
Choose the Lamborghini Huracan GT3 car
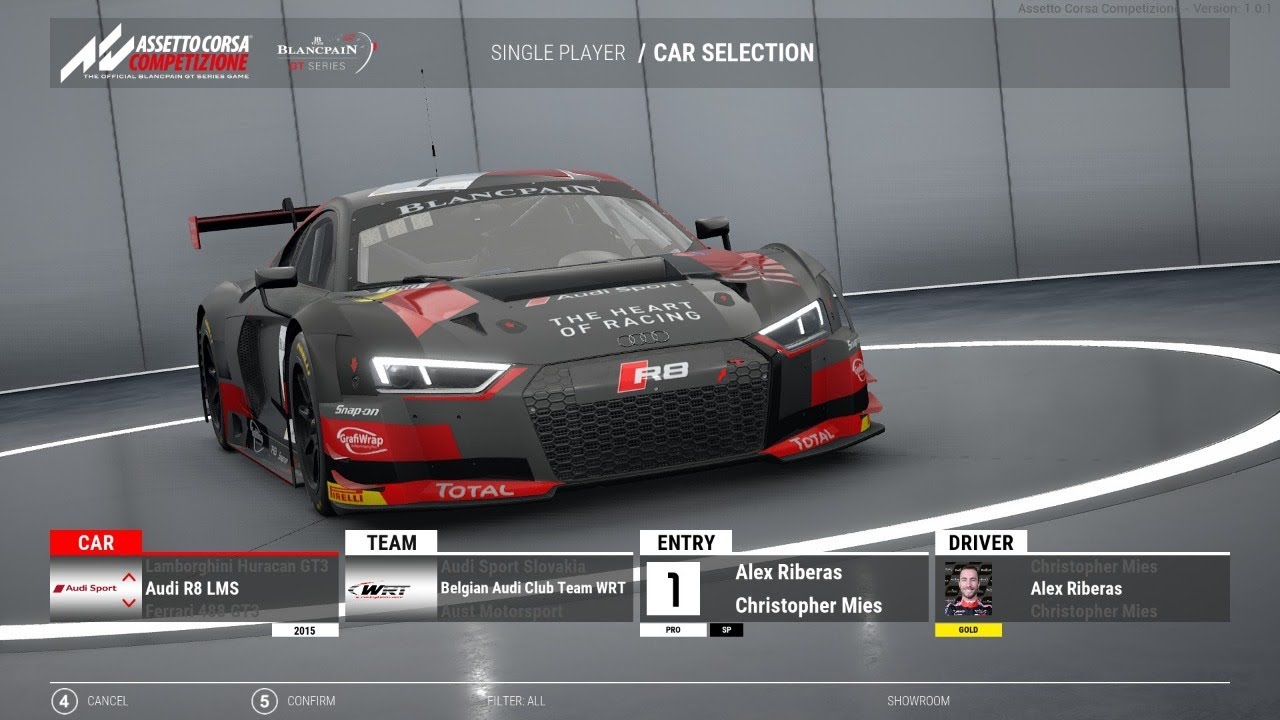click(x=236, y=567)
